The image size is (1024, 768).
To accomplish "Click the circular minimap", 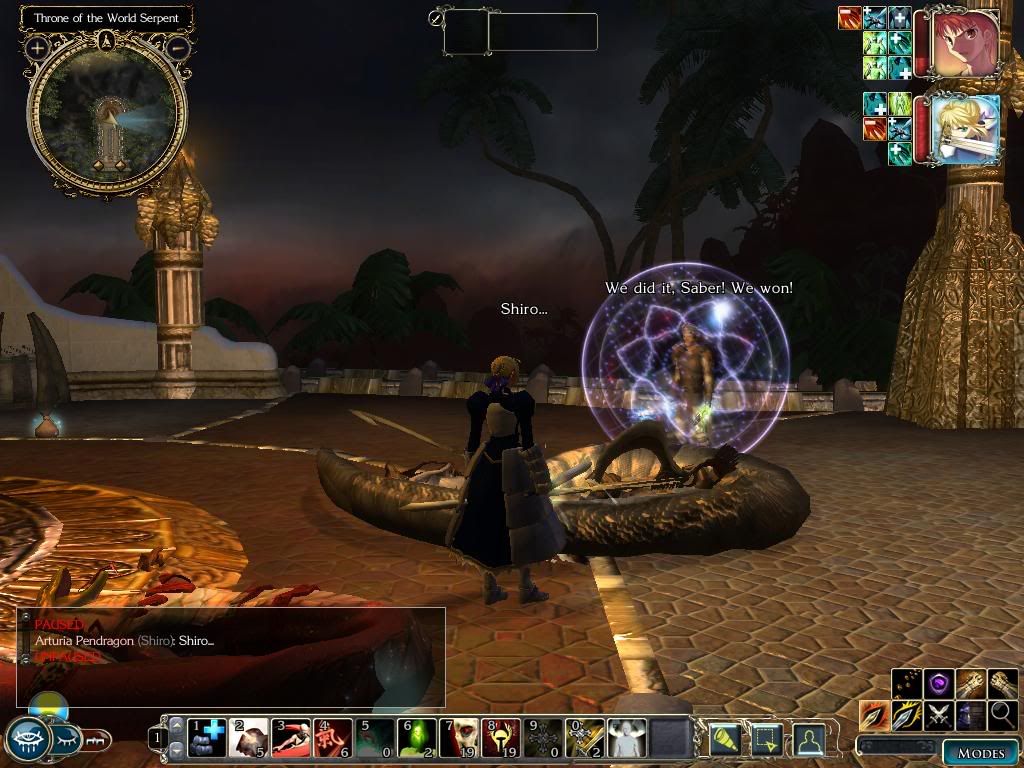I will click(107, 117).
